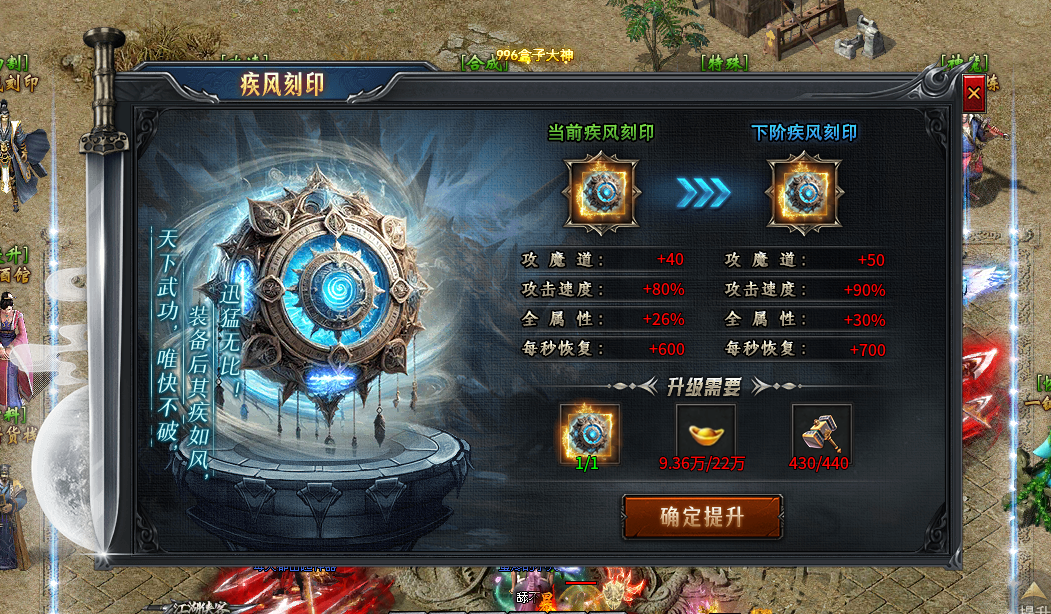This screenshot has height=614, width=1051.
Task: Inspect the required seal material slot
Action: click(589, 433)
